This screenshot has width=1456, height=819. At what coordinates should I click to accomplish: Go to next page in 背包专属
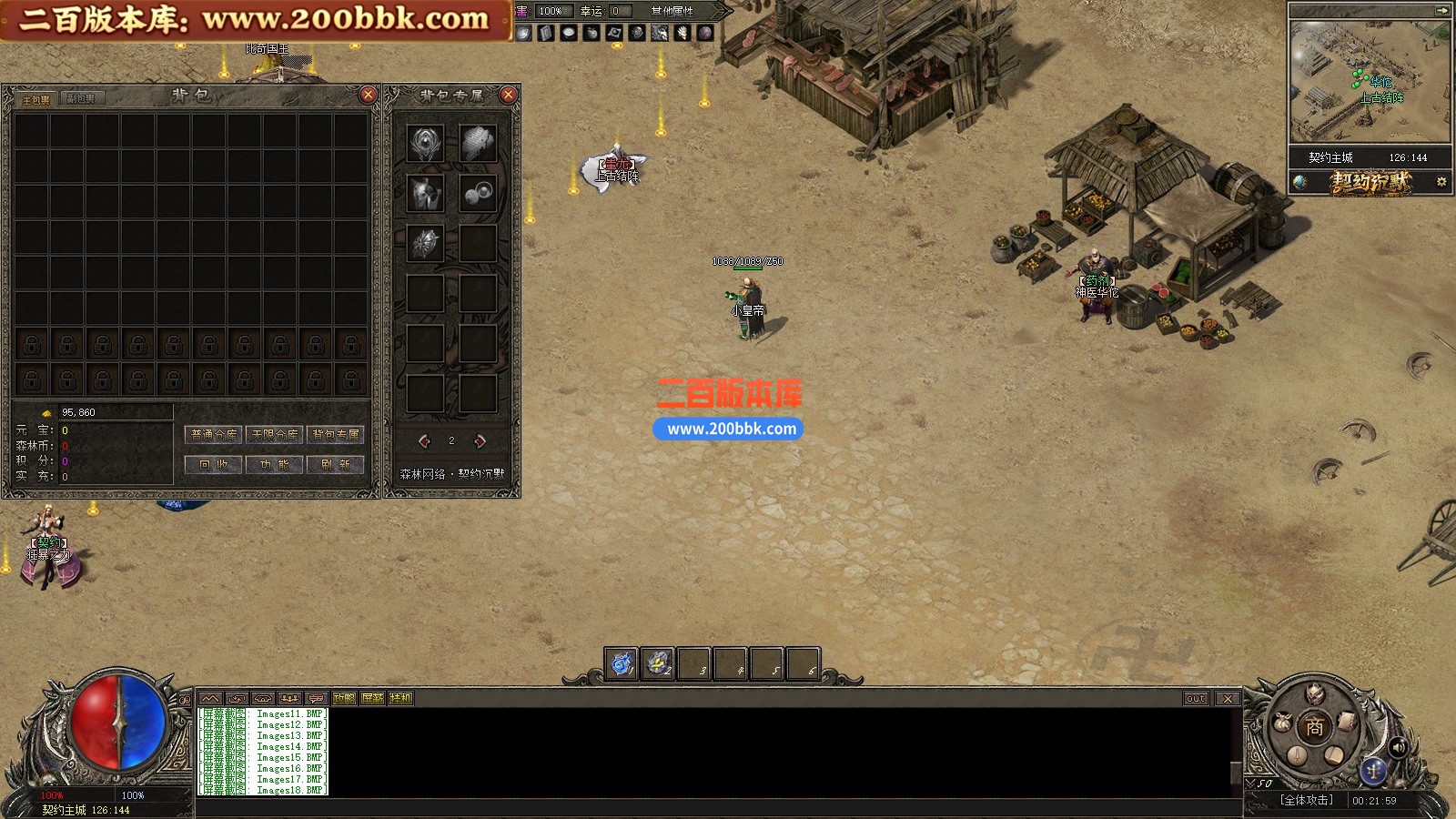pyautogui.click(x=480, y=441)
